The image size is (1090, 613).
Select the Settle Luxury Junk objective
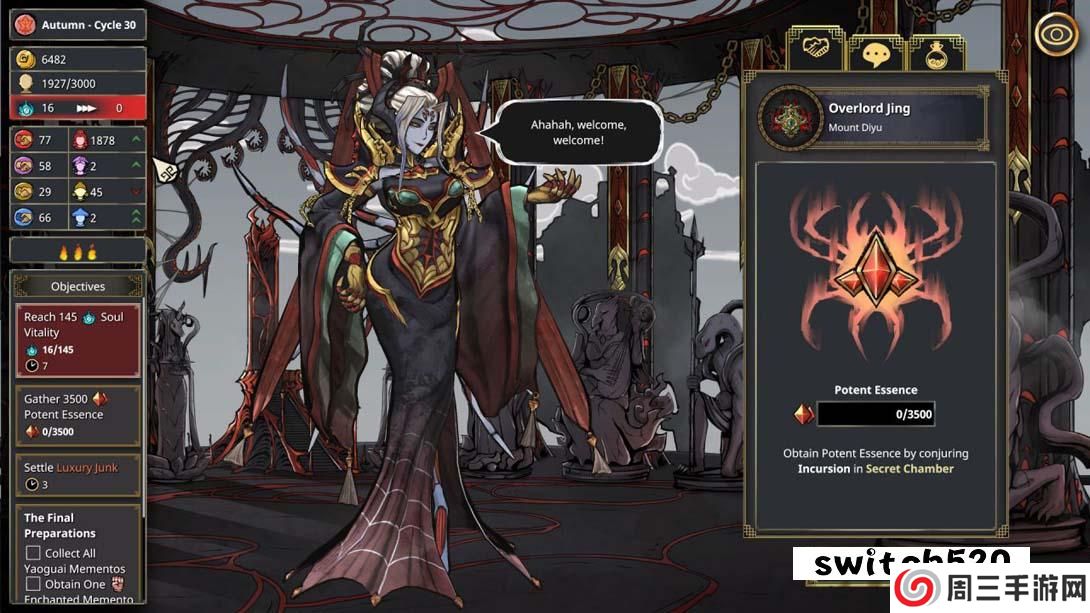[77, 476]
